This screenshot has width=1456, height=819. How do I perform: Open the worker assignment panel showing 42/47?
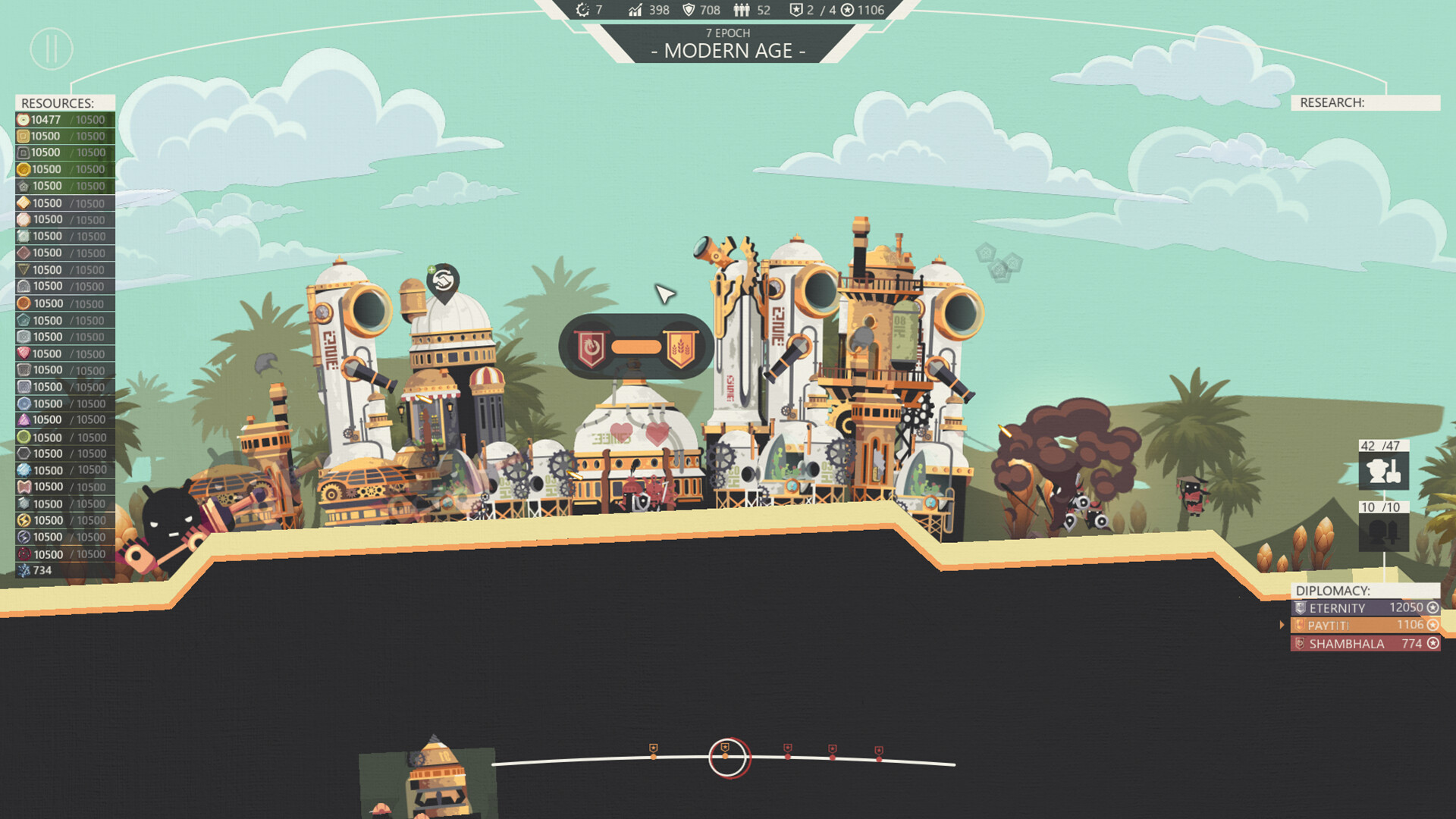pyautogui.click(x=1385, y=470)
